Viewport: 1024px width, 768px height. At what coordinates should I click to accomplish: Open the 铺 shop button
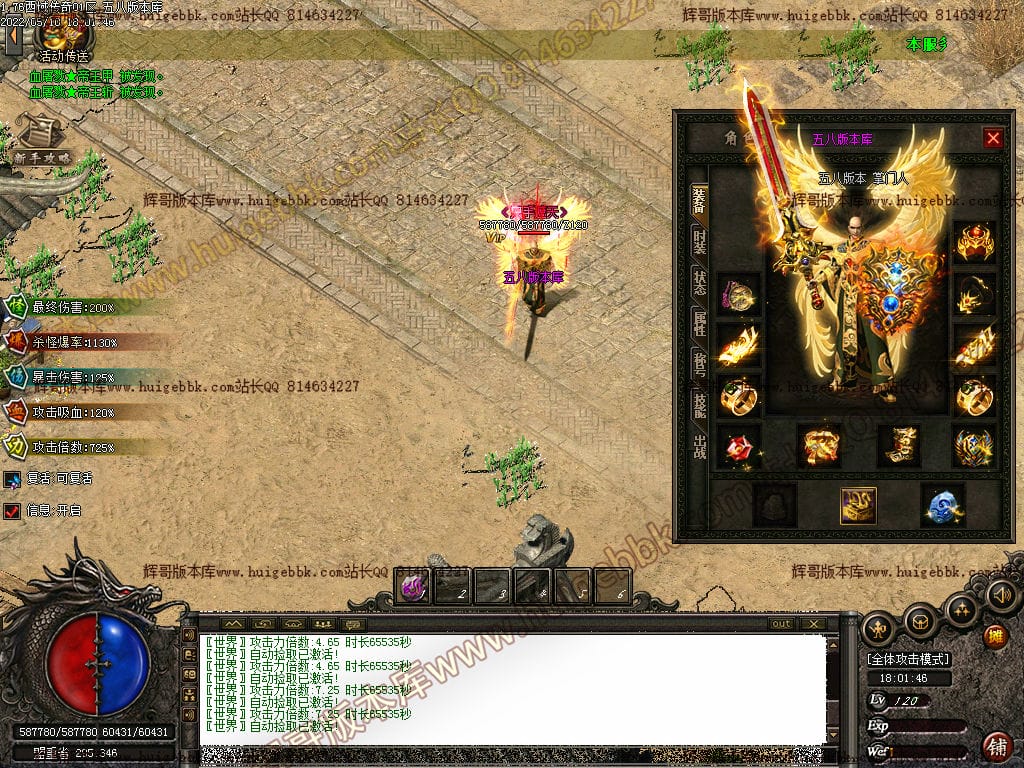click(x=996, y=744)
